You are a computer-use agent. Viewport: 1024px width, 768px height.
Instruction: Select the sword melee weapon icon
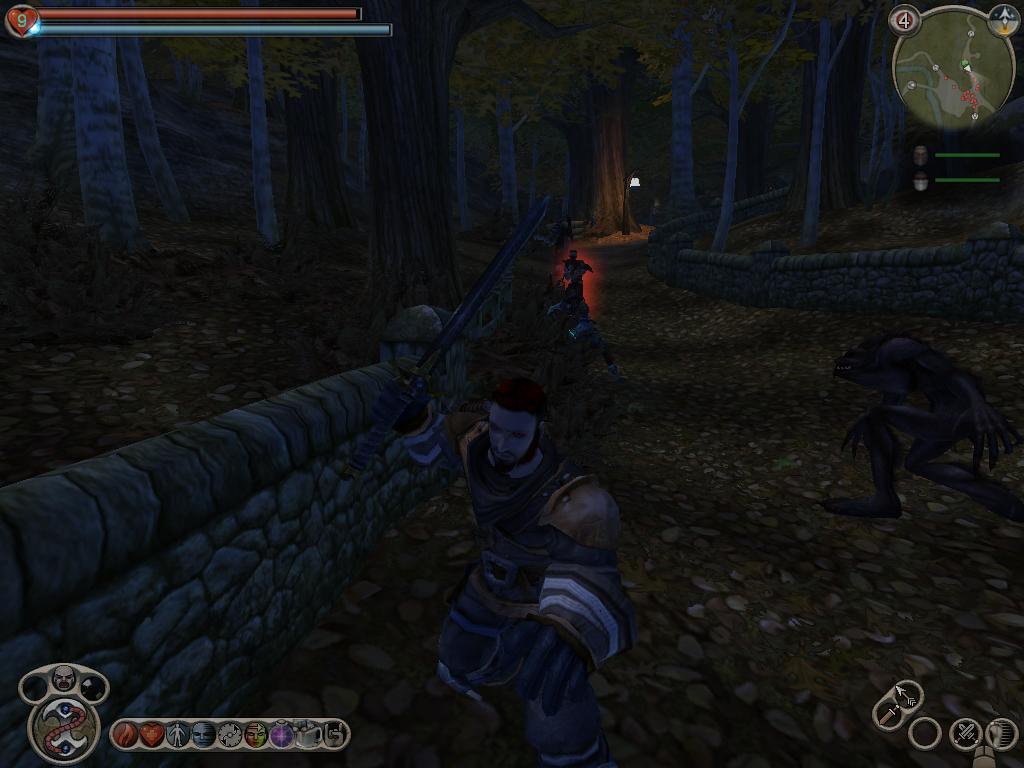coord(887,712)
